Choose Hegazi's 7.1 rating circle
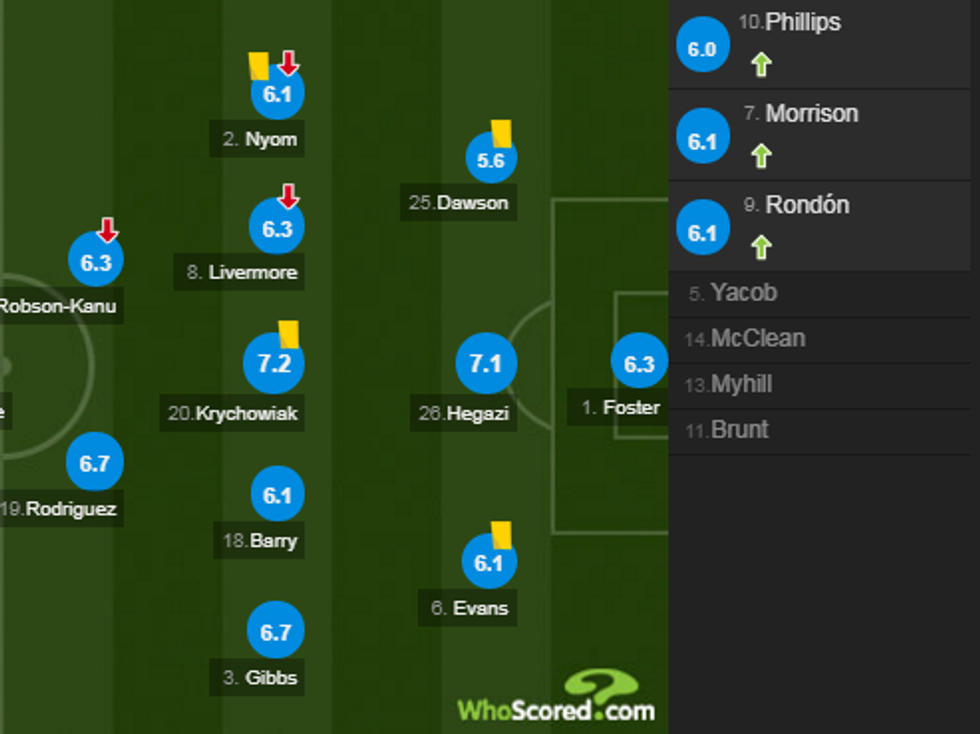 (x=486, y=364)
